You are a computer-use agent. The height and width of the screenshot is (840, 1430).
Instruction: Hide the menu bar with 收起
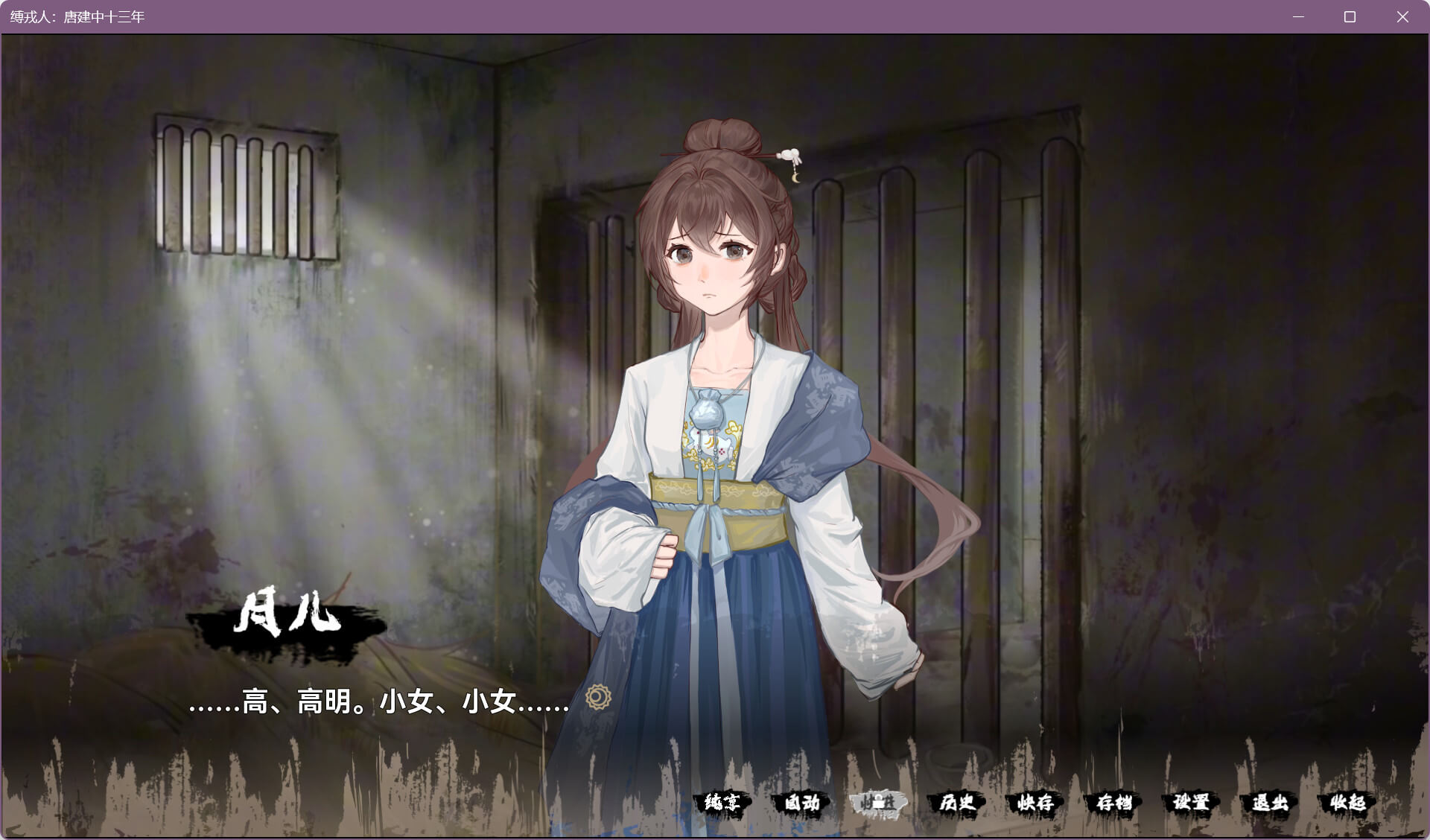(1348, 803)
